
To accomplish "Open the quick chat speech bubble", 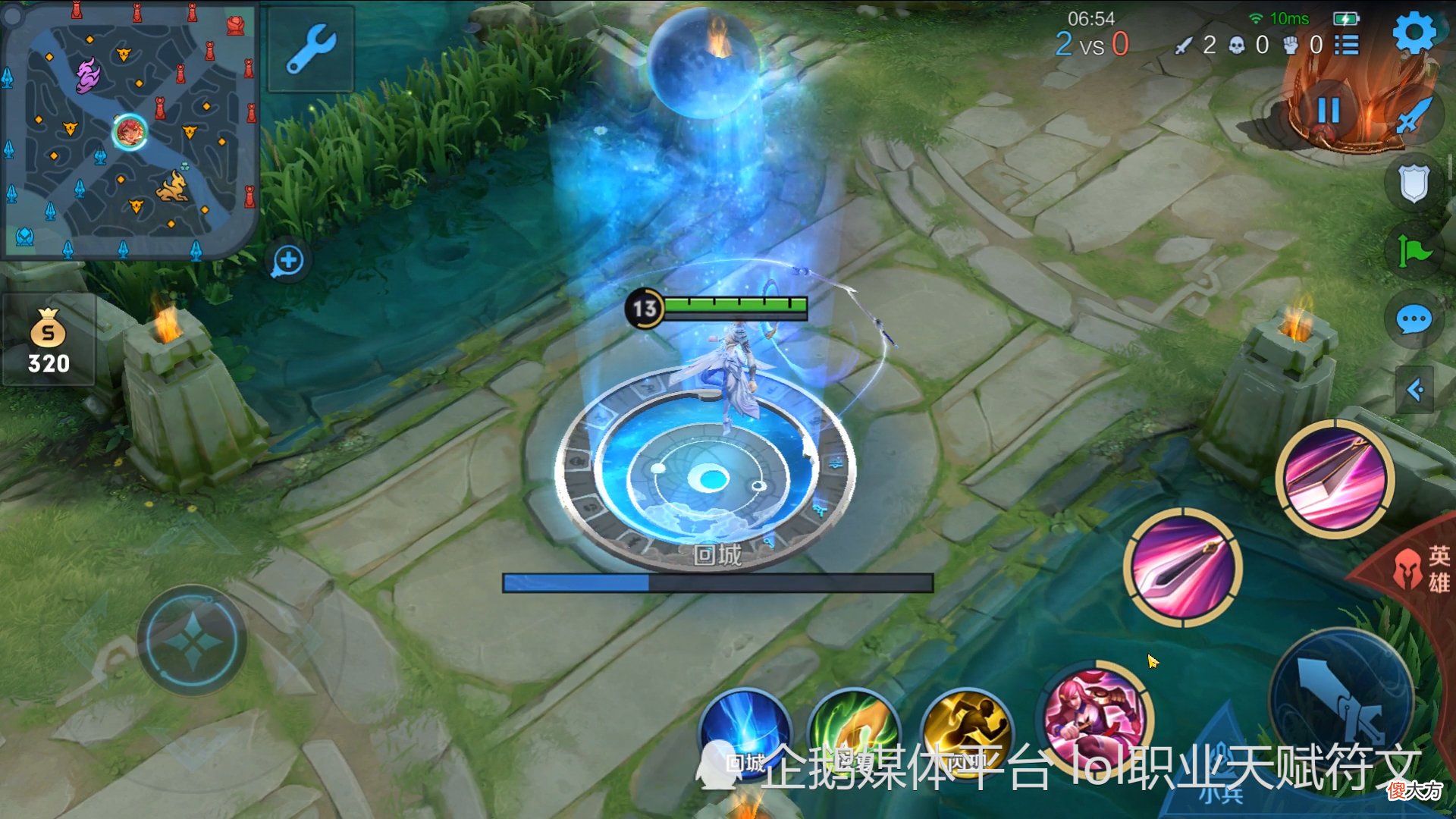I will tap(1414, 320).
